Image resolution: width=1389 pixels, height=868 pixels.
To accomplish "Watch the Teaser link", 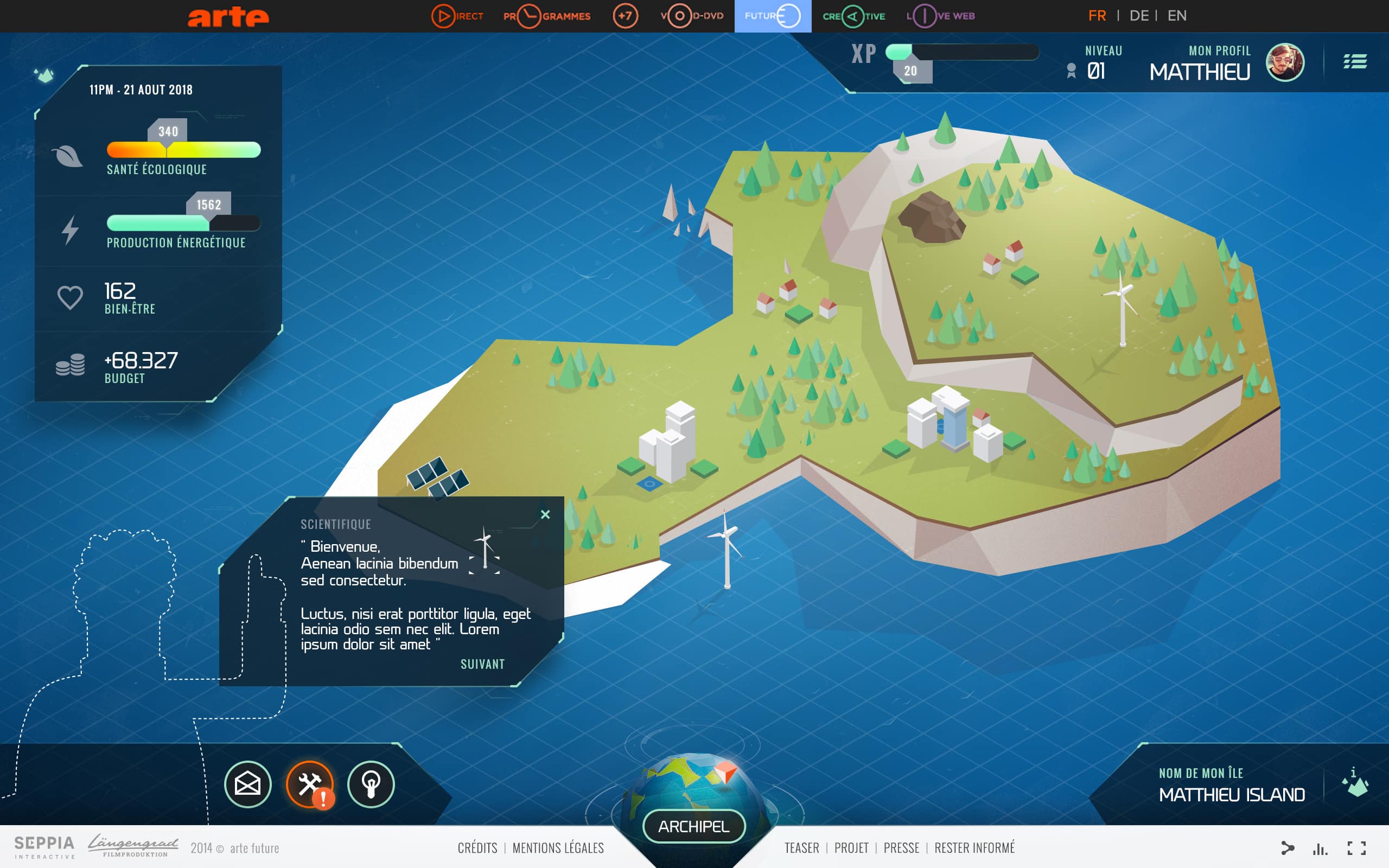I will pos(801,848).
